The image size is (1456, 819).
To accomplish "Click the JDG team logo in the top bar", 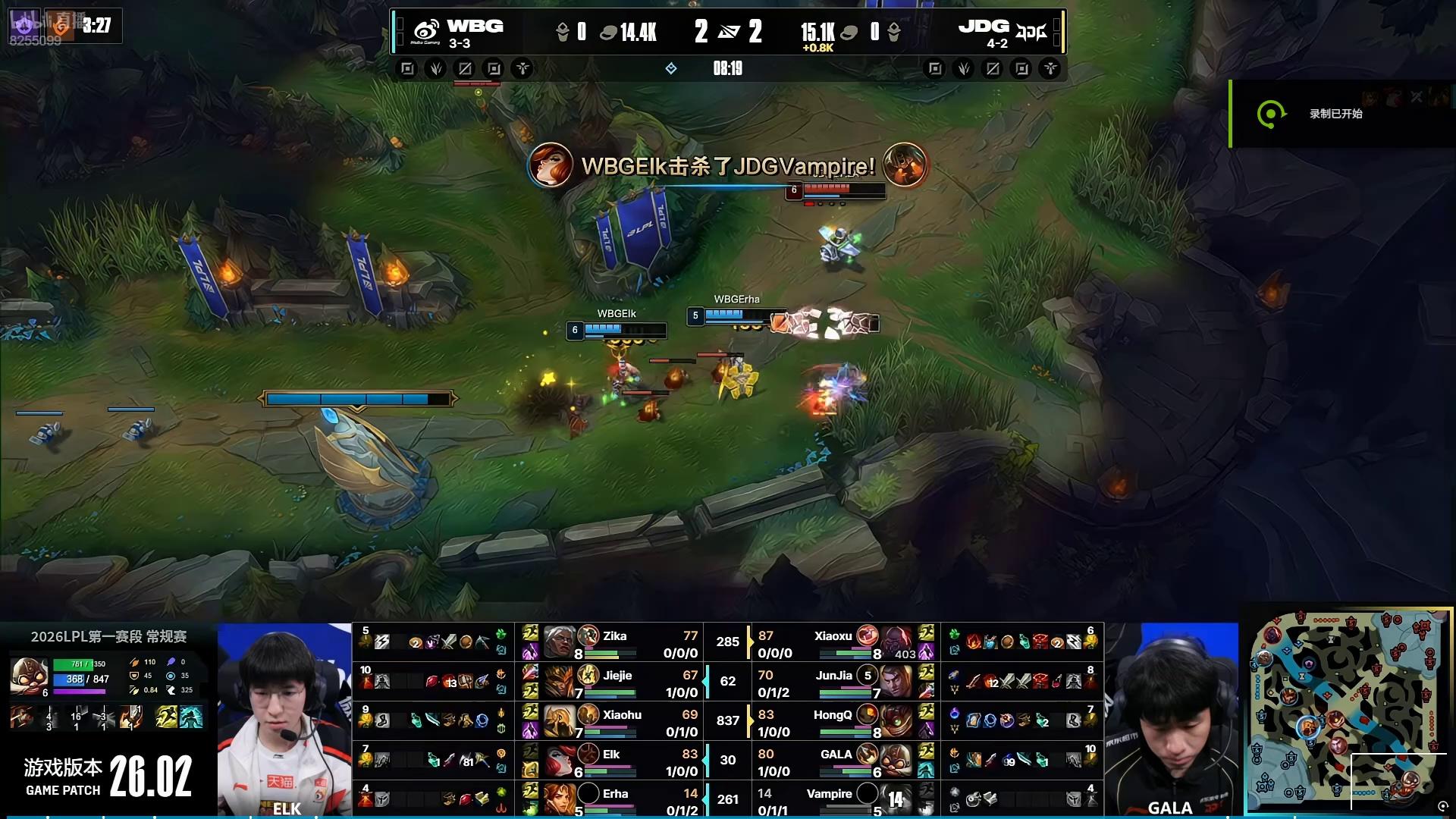I will tap(1031, 32).
